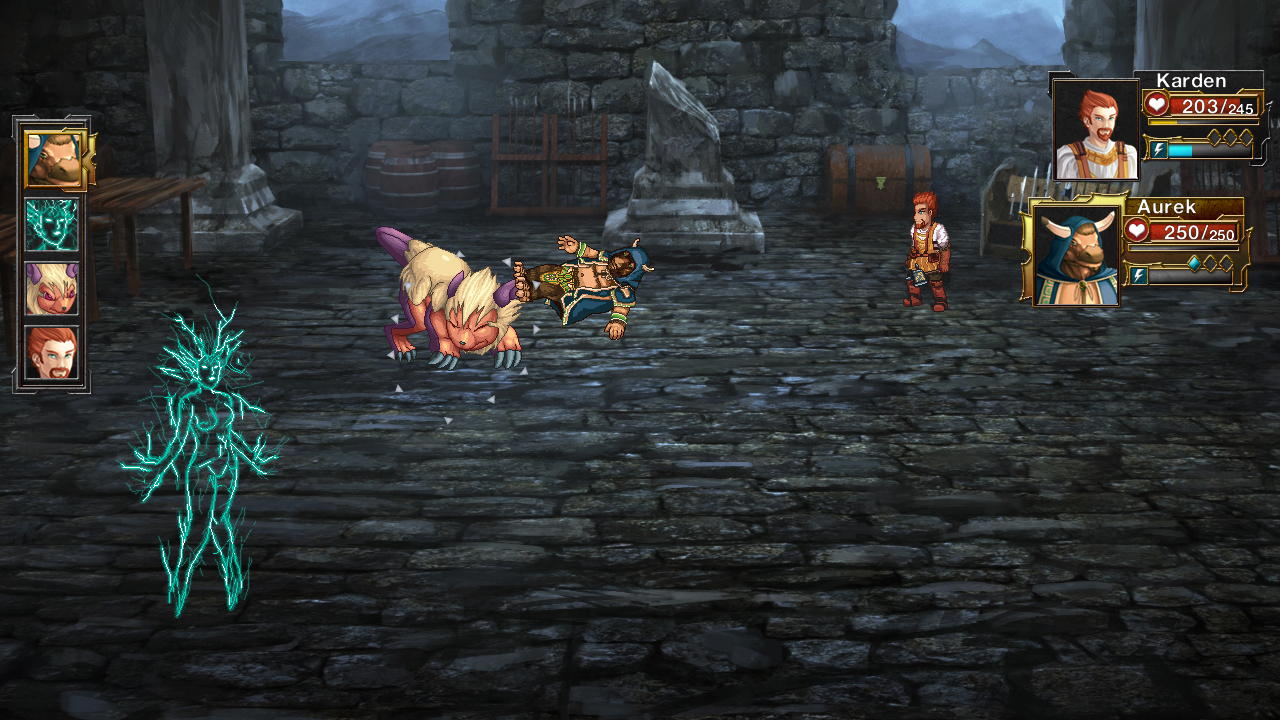The image size is (1280, 720).
Task: Select the minotaur portrait in the turn order
Action: [x=53, y=159]
